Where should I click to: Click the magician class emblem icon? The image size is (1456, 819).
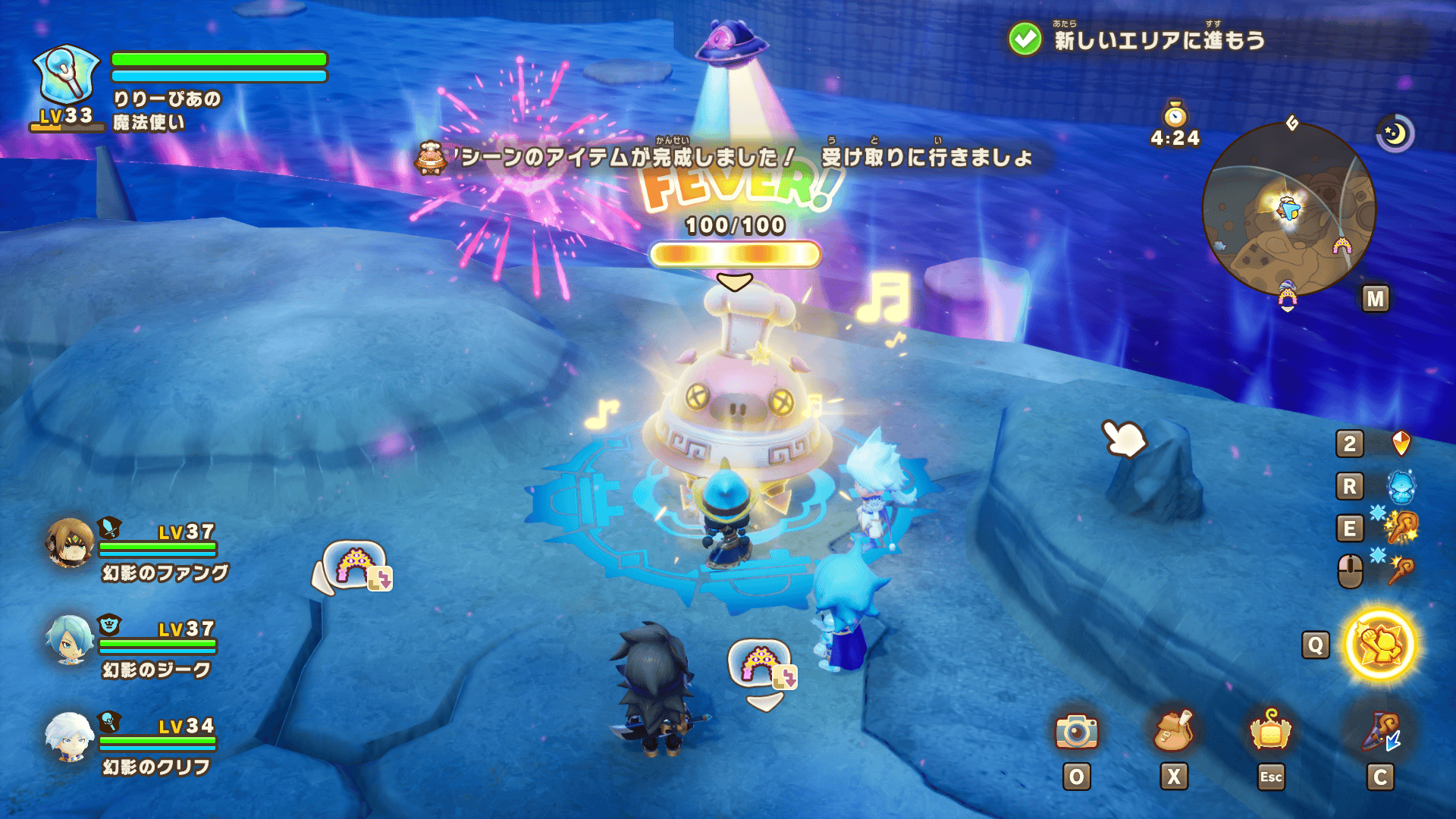coord(67,76)
